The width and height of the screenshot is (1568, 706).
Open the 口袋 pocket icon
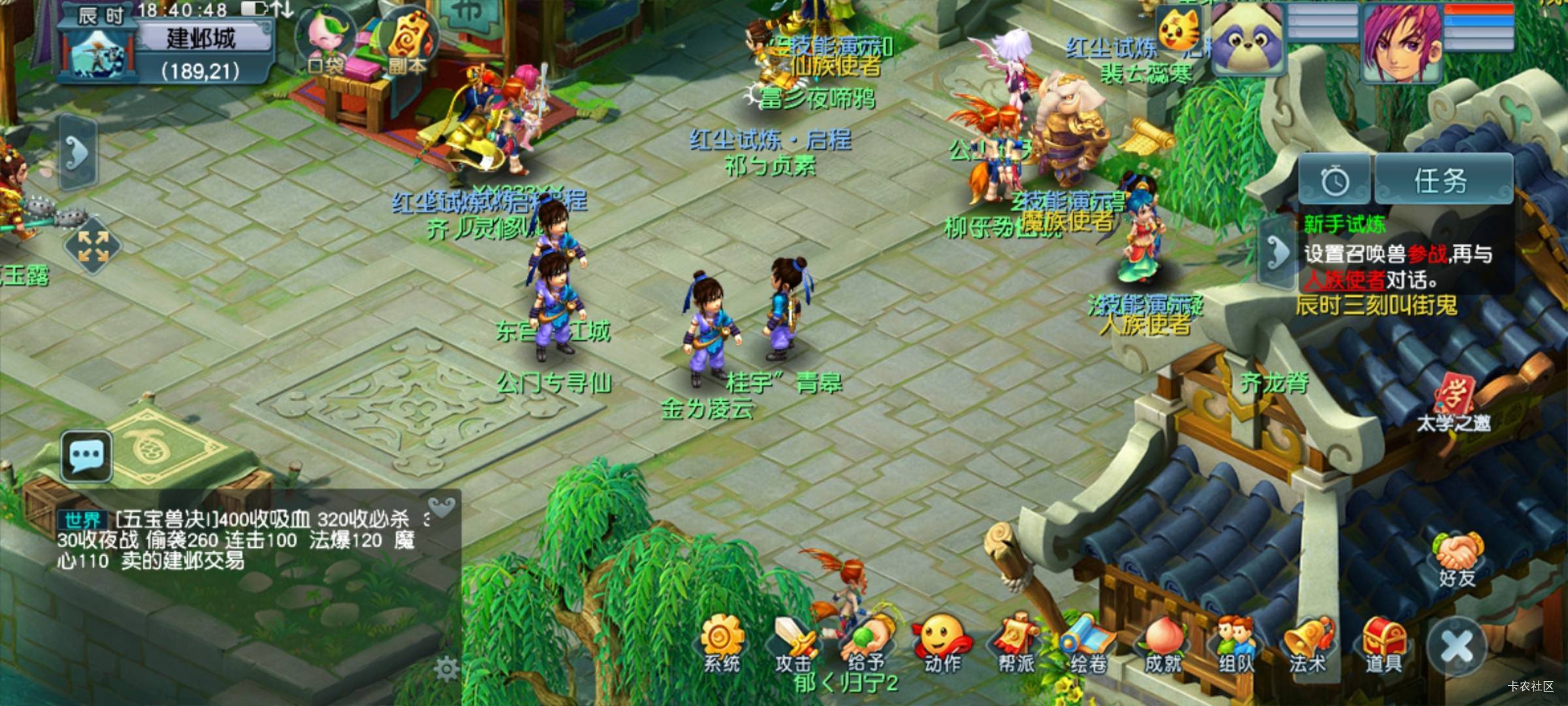[325, 41]
